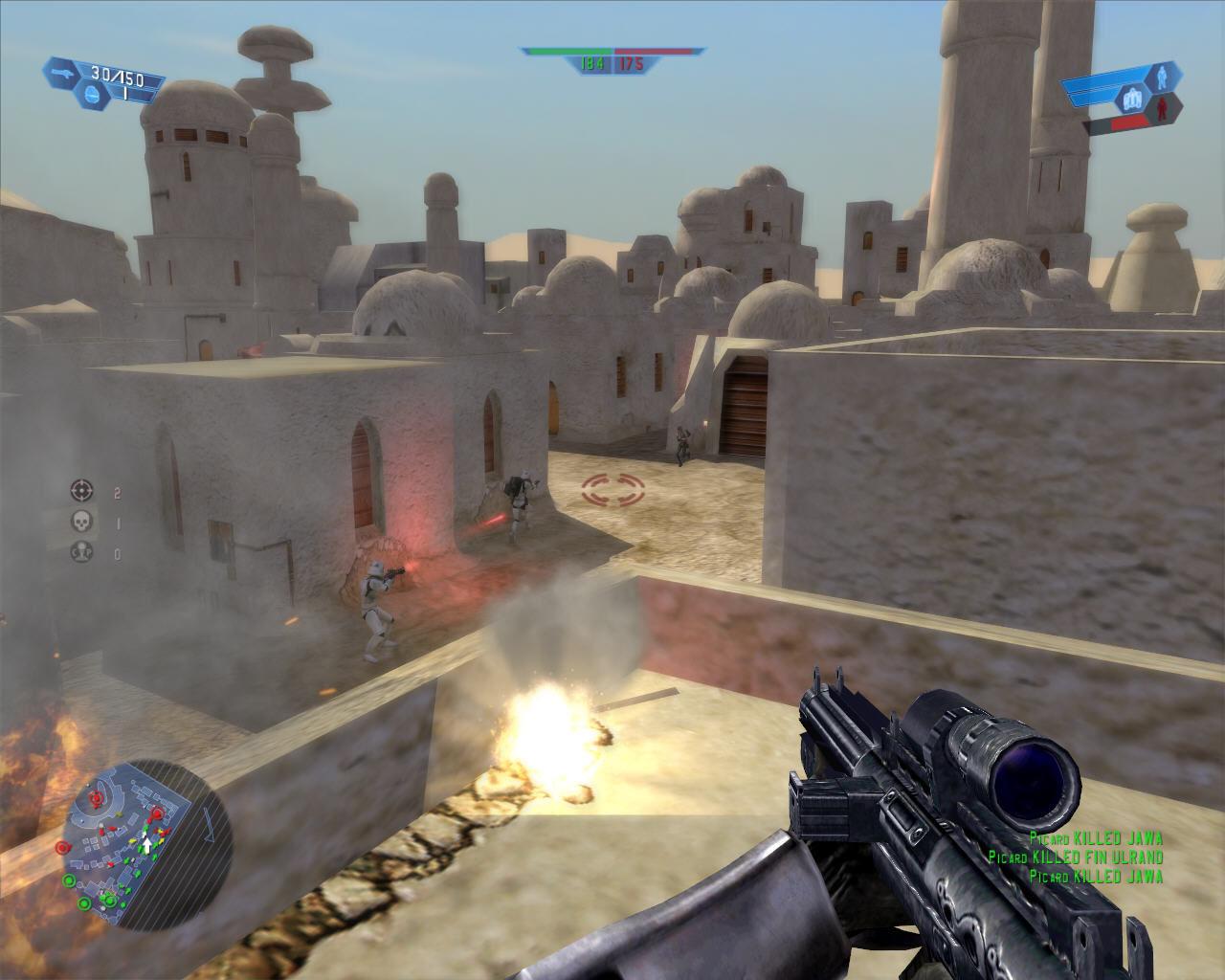Toggle the green circle marker on minimap
Viewport: 1225px width, 980px height.
pos(84,903)
